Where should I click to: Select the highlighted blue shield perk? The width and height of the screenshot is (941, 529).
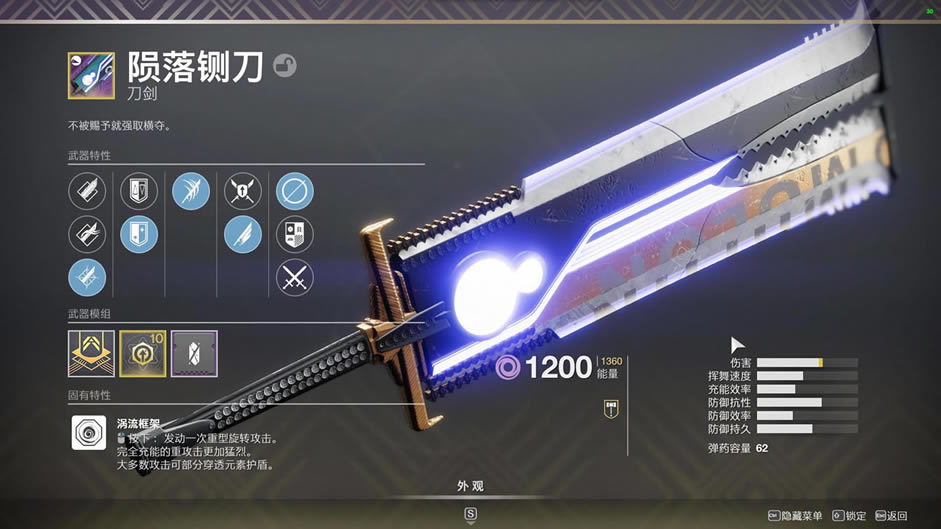139,235
